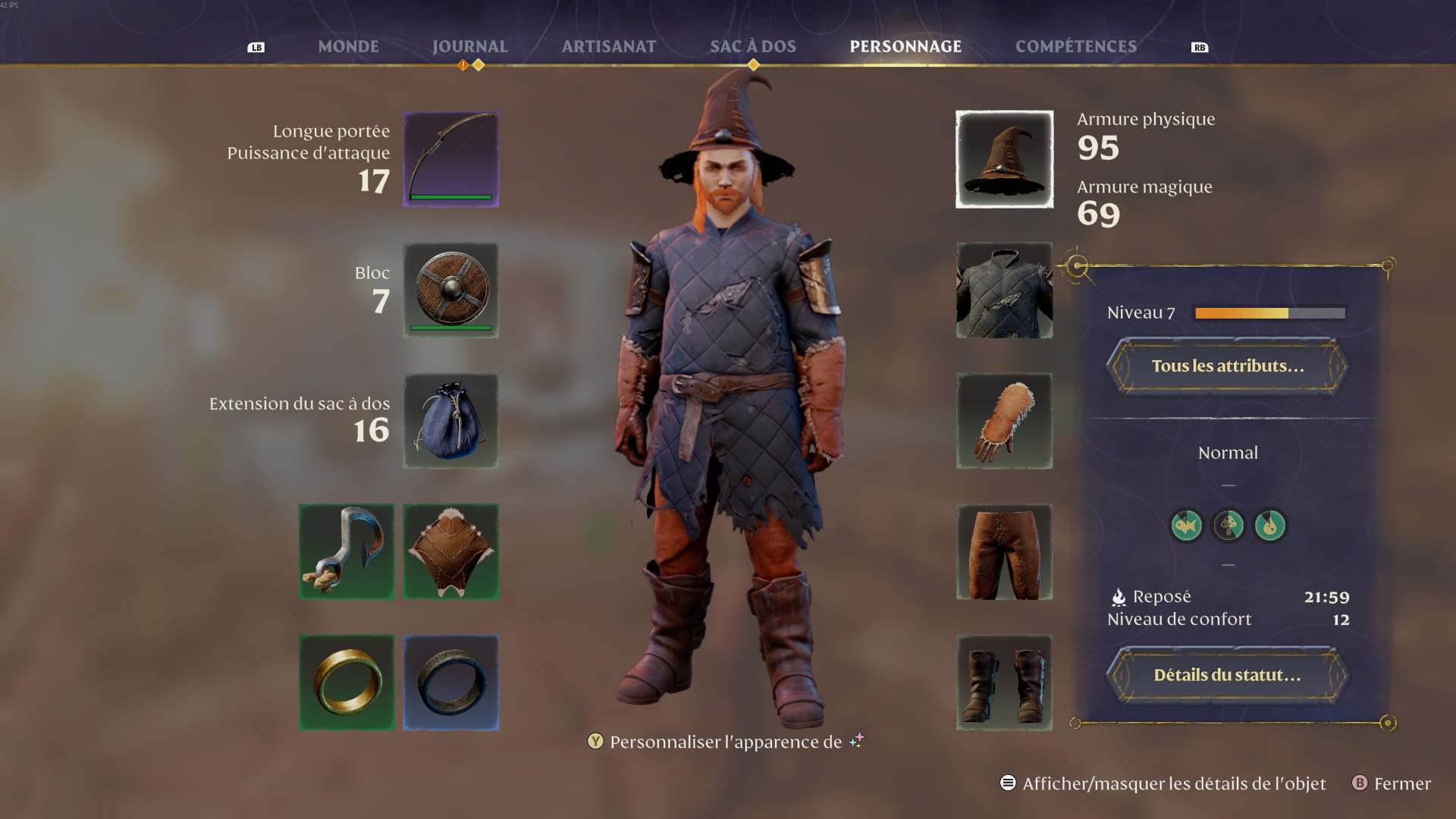Select the wizard hat helmet slot
Viewport: 1456px width, 819px height.
point(1004,159)
